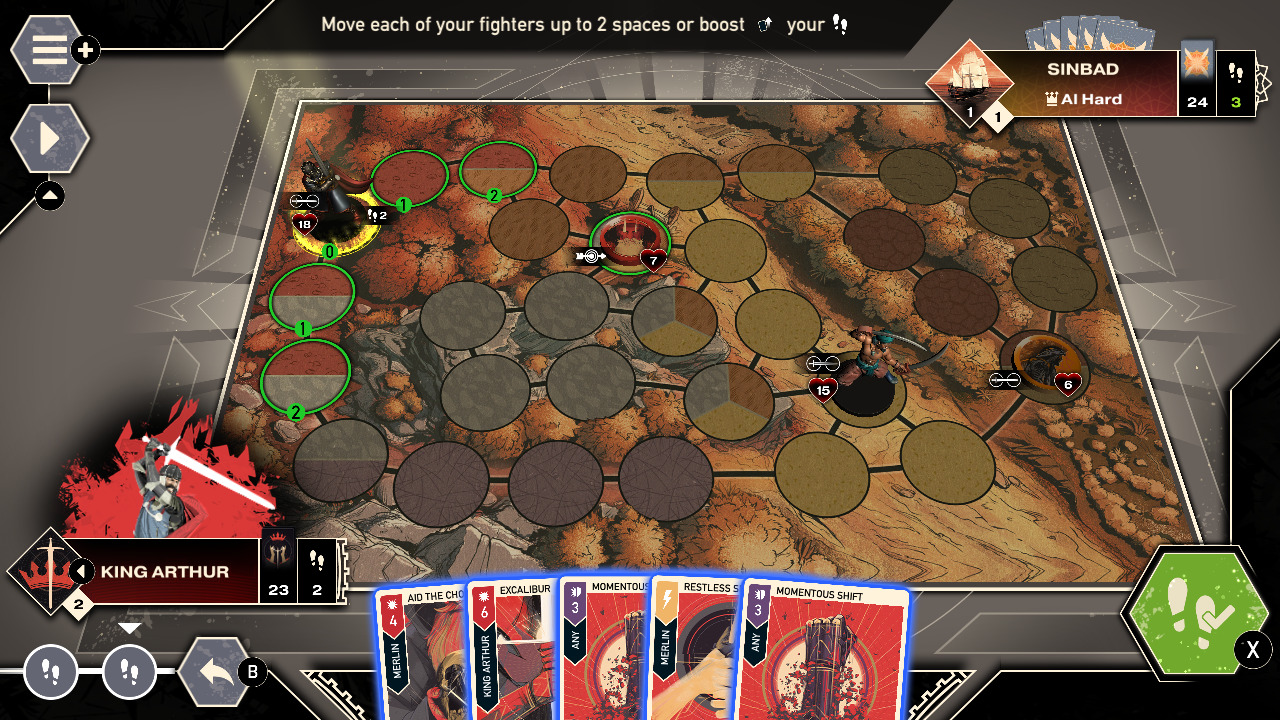The image size is (1280, 720).
Task: Click Sinbad's footsteps action counter showing 3
Action: pyautogui.click(x=1235, y=85)
